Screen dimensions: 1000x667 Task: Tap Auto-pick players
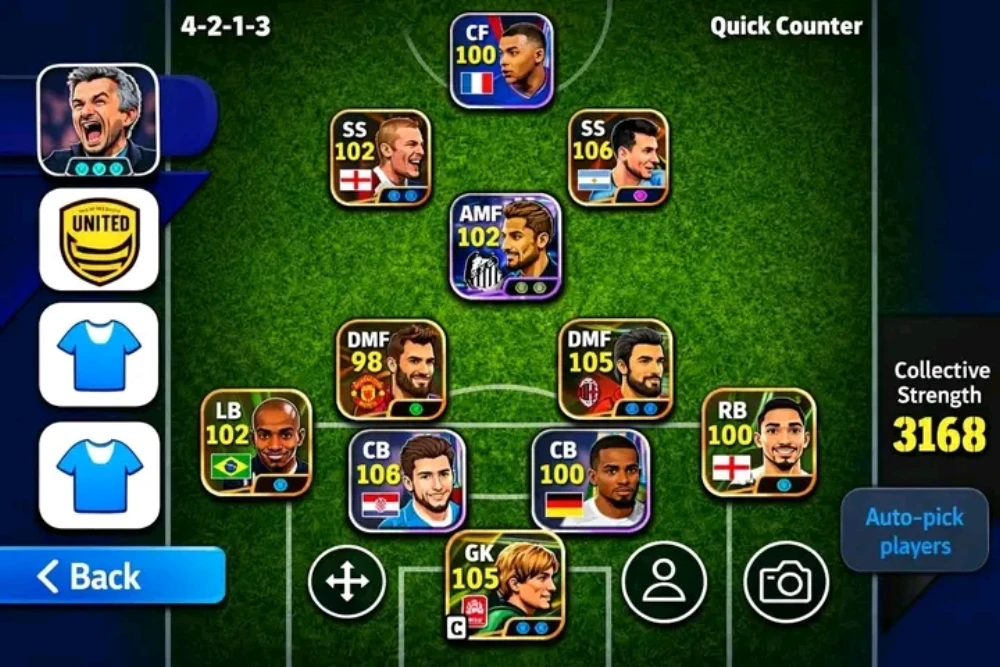point(914,531)
